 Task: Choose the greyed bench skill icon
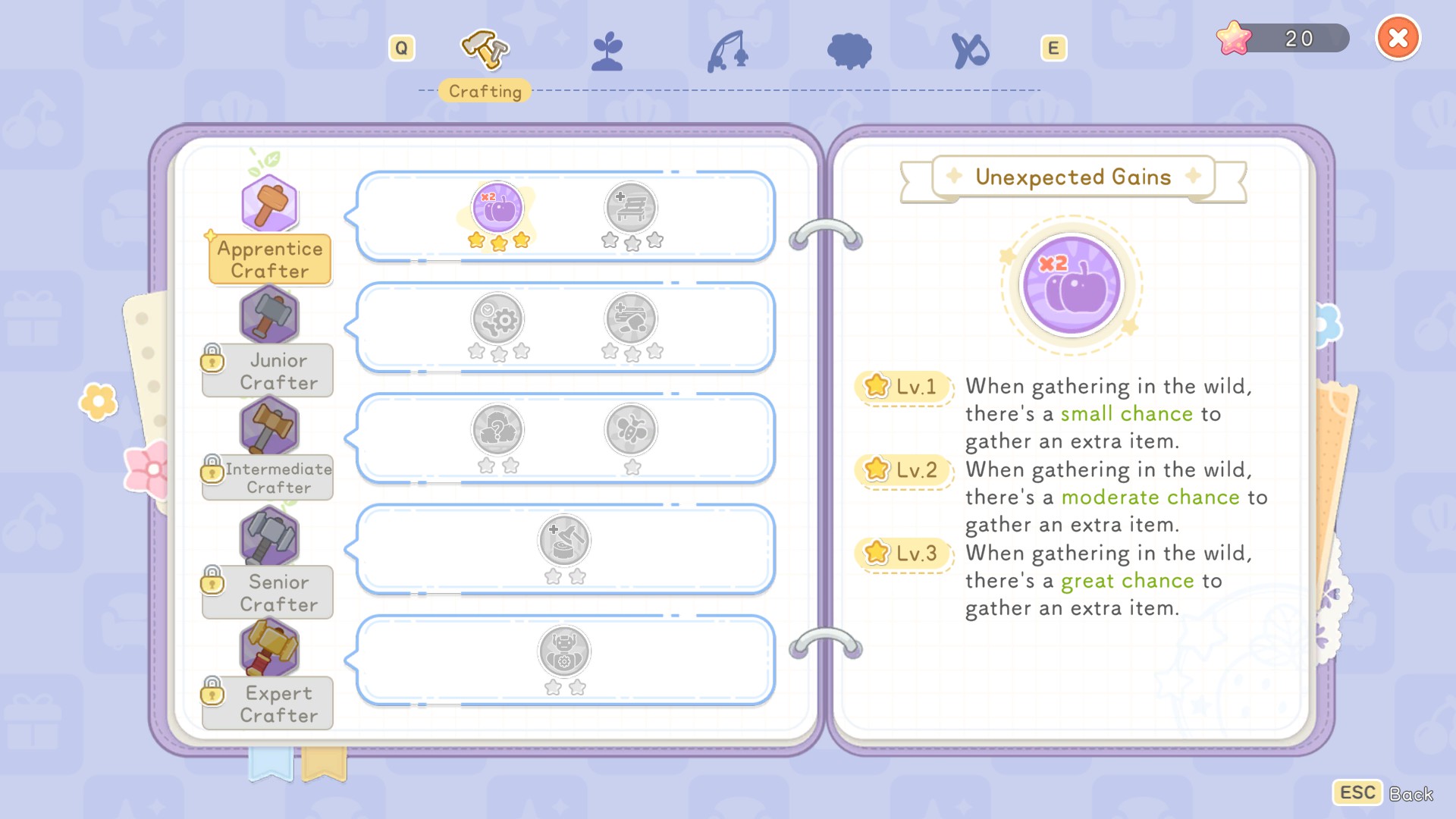pos(631,208)
